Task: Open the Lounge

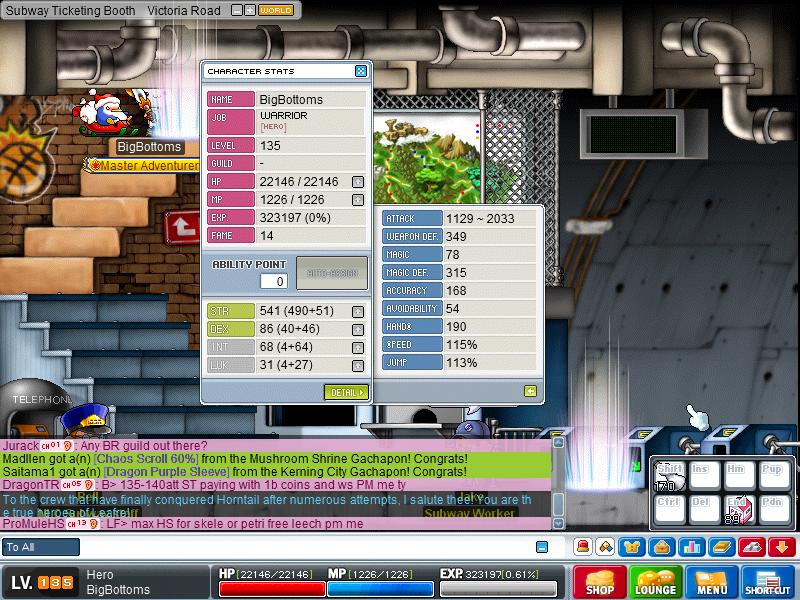Action: tap(656, 583)
